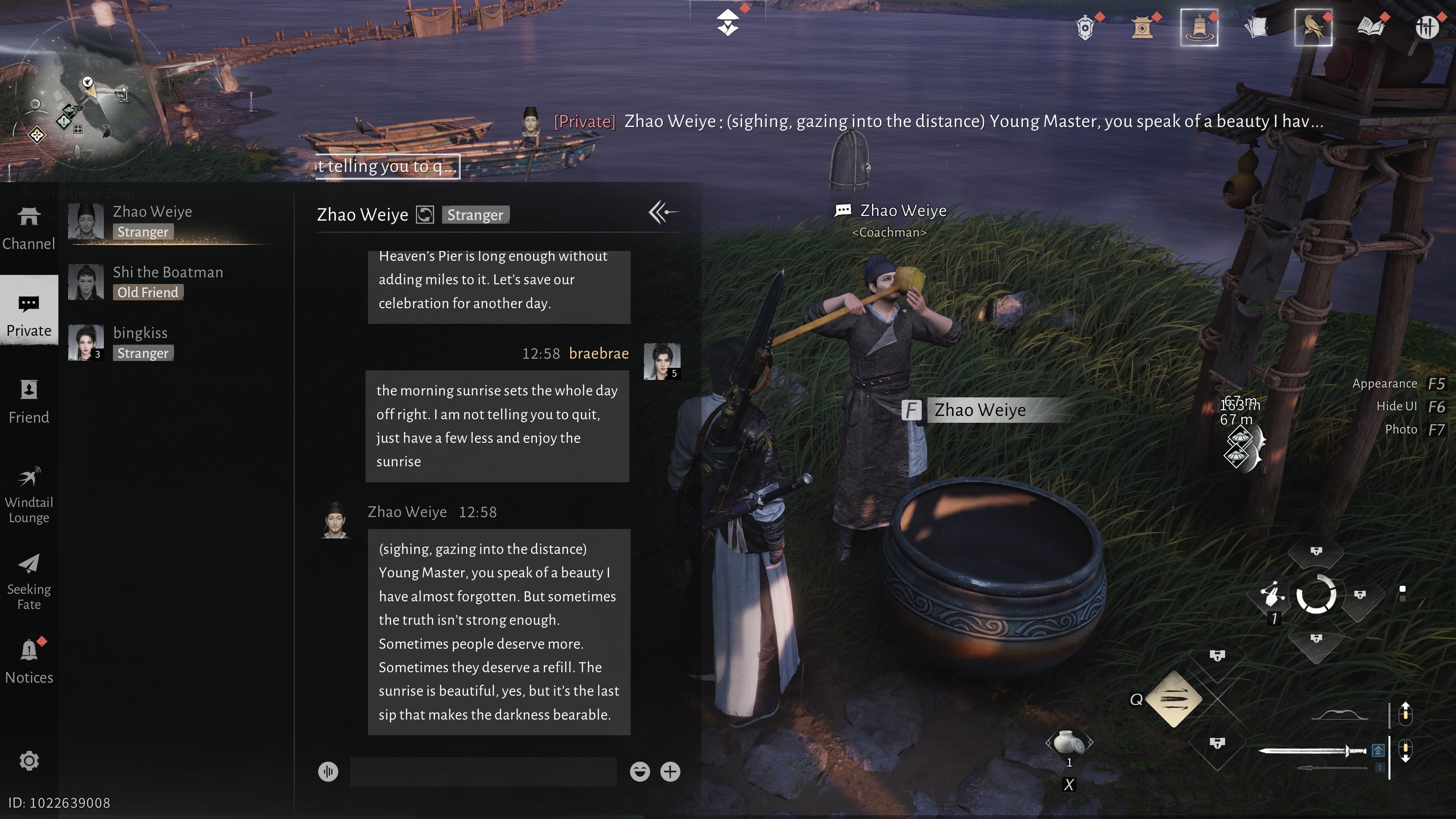Toggle the Windtail Lounge panel
The height and width of the screenshot is (819, 1456).
[x=29, y=494]
